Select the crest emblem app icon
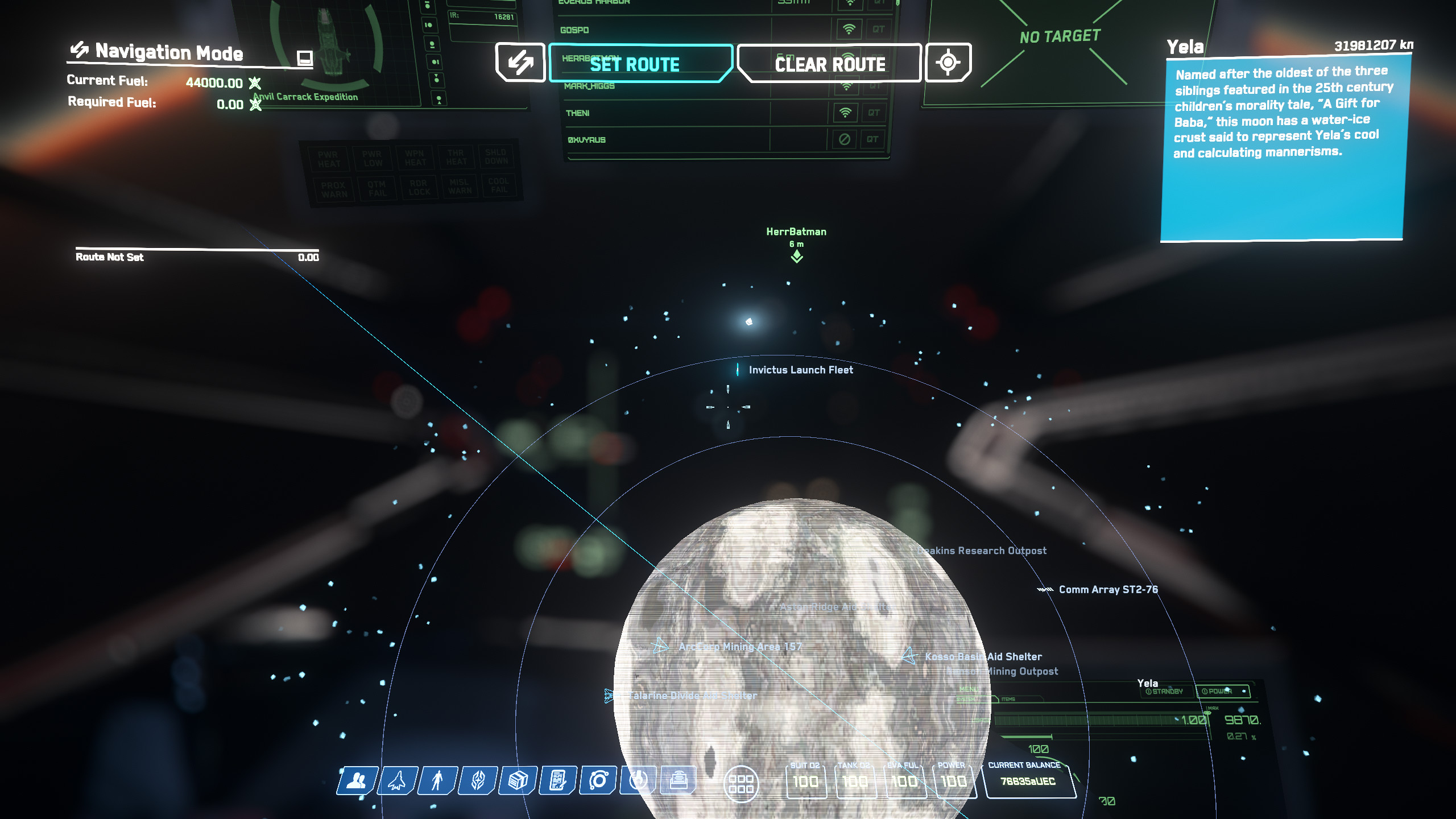The image size is (1456, 819). click(478, 780)
